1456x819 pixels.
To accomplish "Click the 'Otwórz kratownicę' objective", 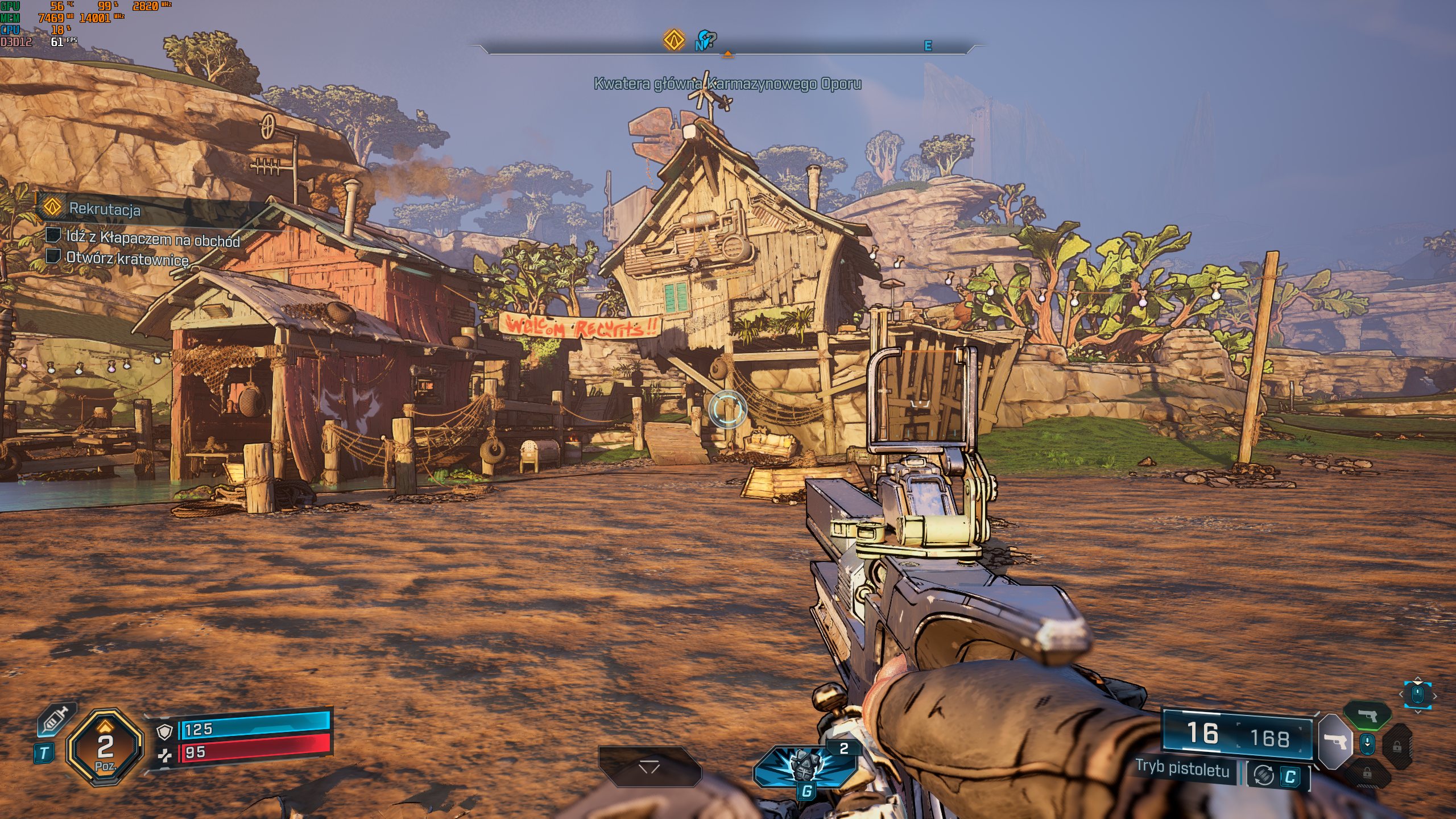I will 127,258.
